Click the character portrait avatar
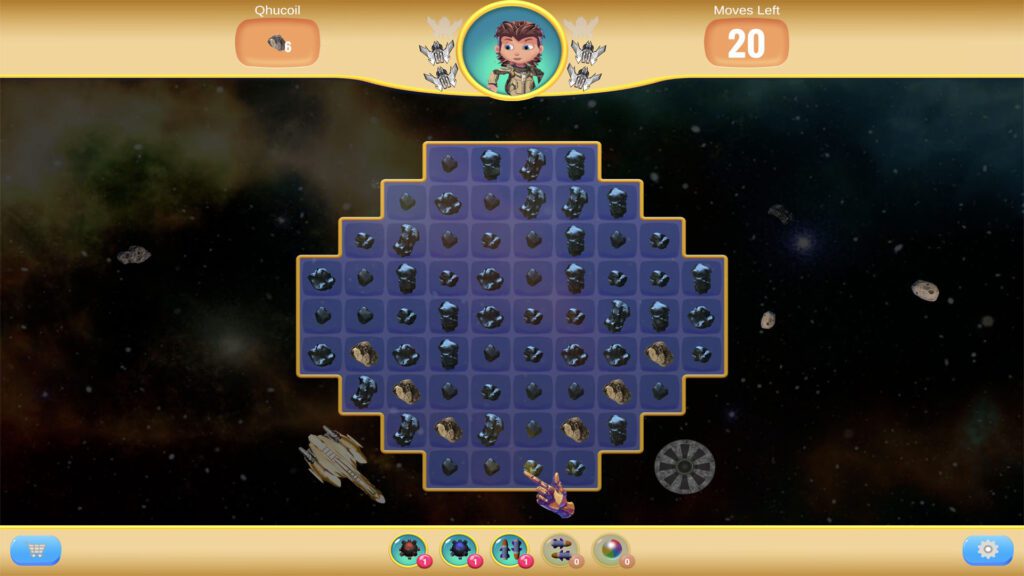 (x=512, y=49)
